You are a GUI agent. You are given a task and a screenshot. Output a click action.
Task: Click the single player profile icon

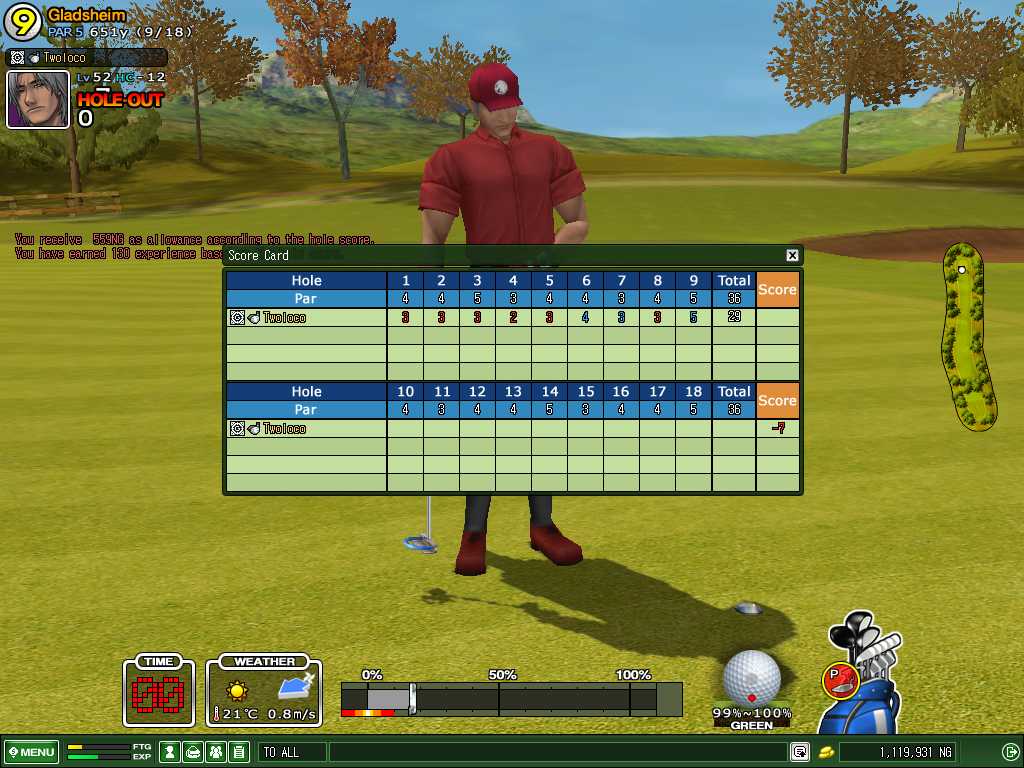point(170,752)
